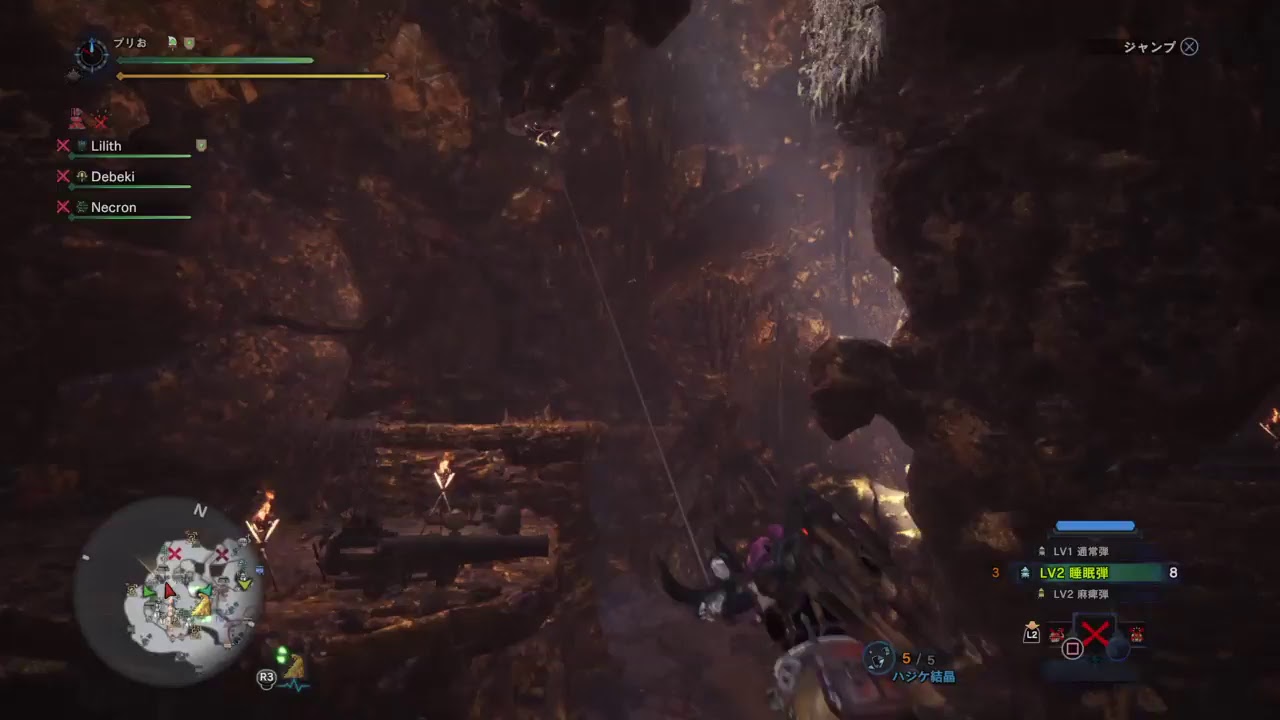Select the LV1 通常弾 ammo icon
Screen dimensions: 1280x720
pyautogui.click(x=1041, y=551)
